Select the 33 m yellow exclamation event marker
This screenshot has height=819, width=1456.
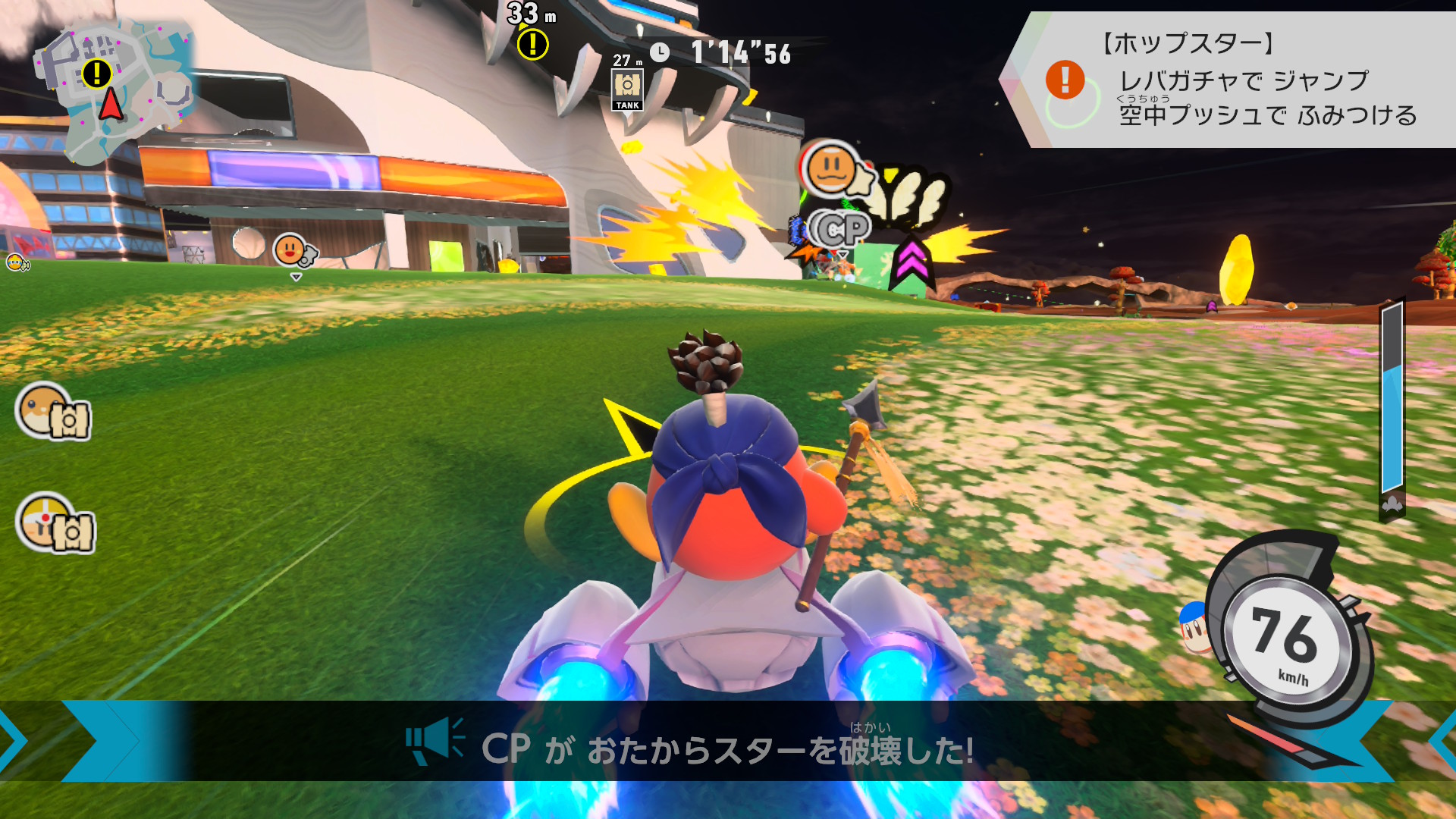click(x=532, y=44)
